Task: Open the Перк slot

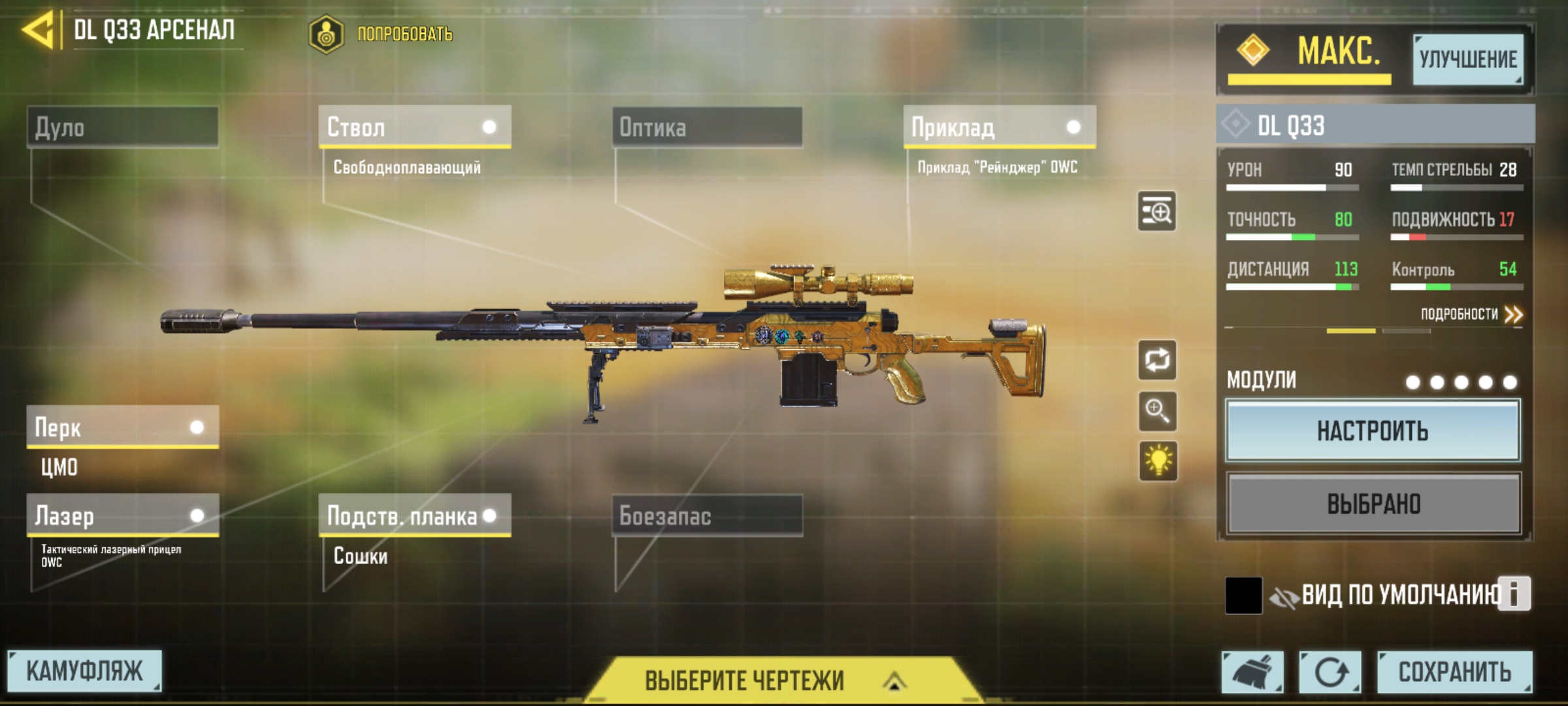Action: pyautogui.click(x=123, y=428)
